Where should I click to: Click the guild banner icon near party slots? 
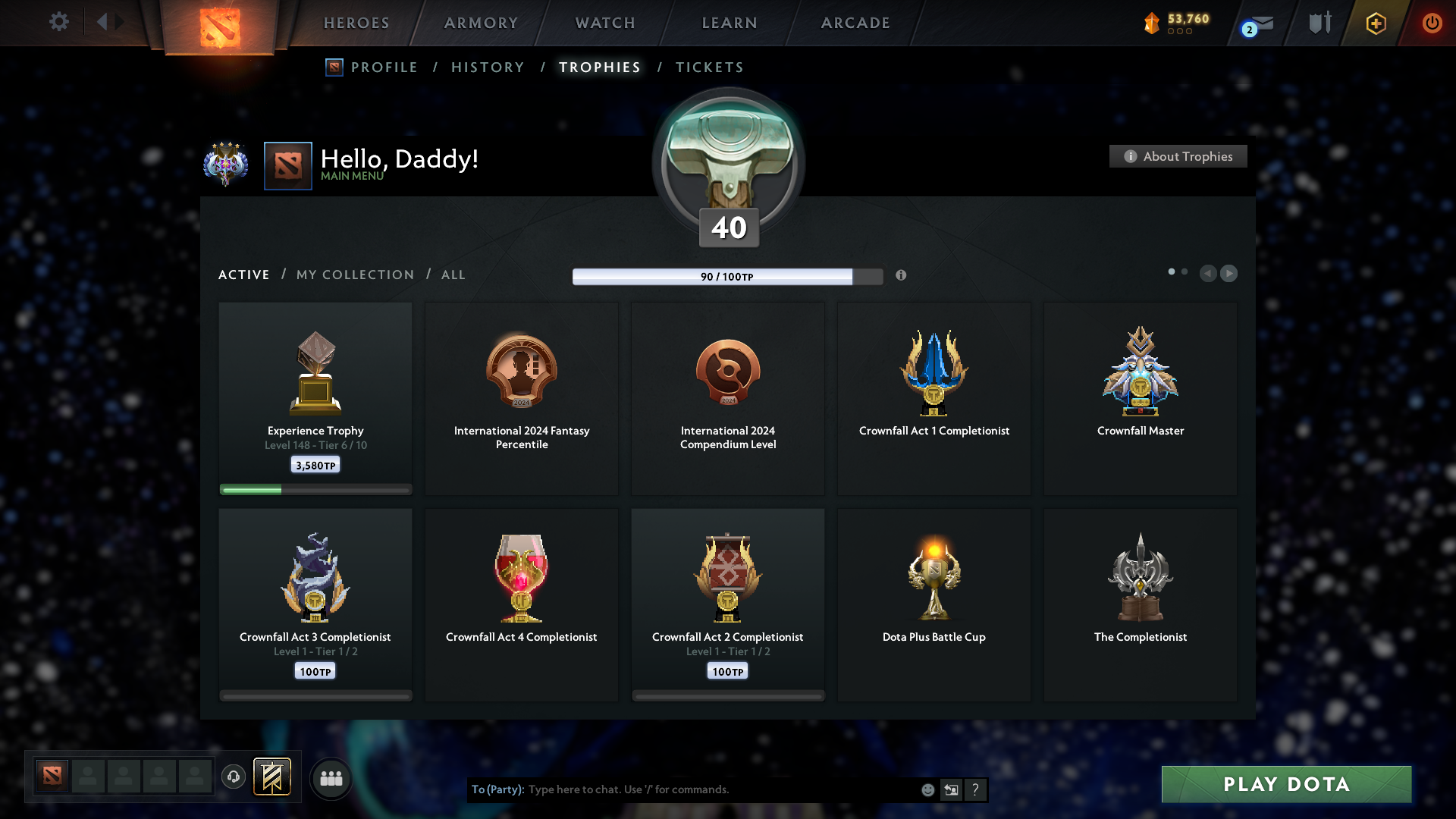[273, 777]
